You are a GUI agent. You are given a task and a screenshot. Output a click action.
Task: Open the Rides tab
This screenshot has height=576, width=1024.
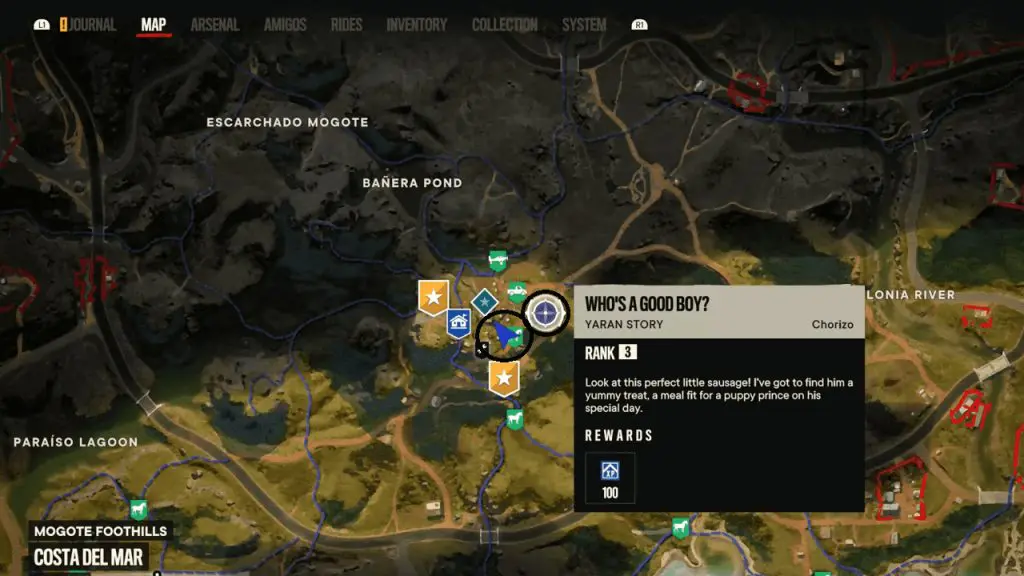click(x=346, y=24)
